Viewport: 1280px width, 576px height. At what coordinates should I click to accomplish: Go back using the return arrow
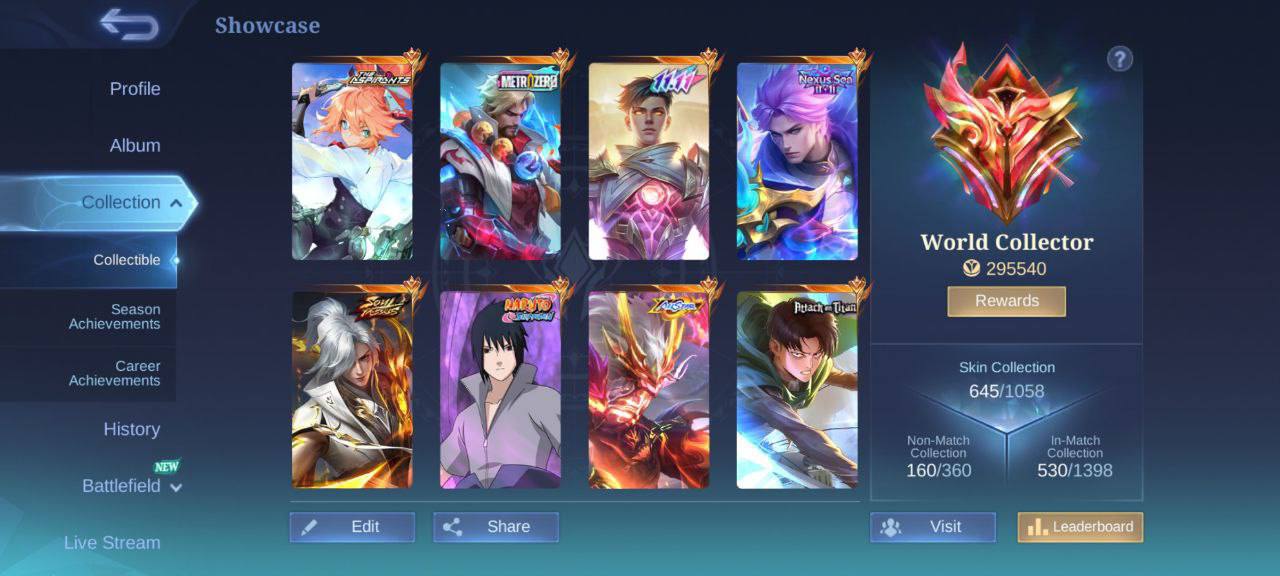click(x=129, y=25)
